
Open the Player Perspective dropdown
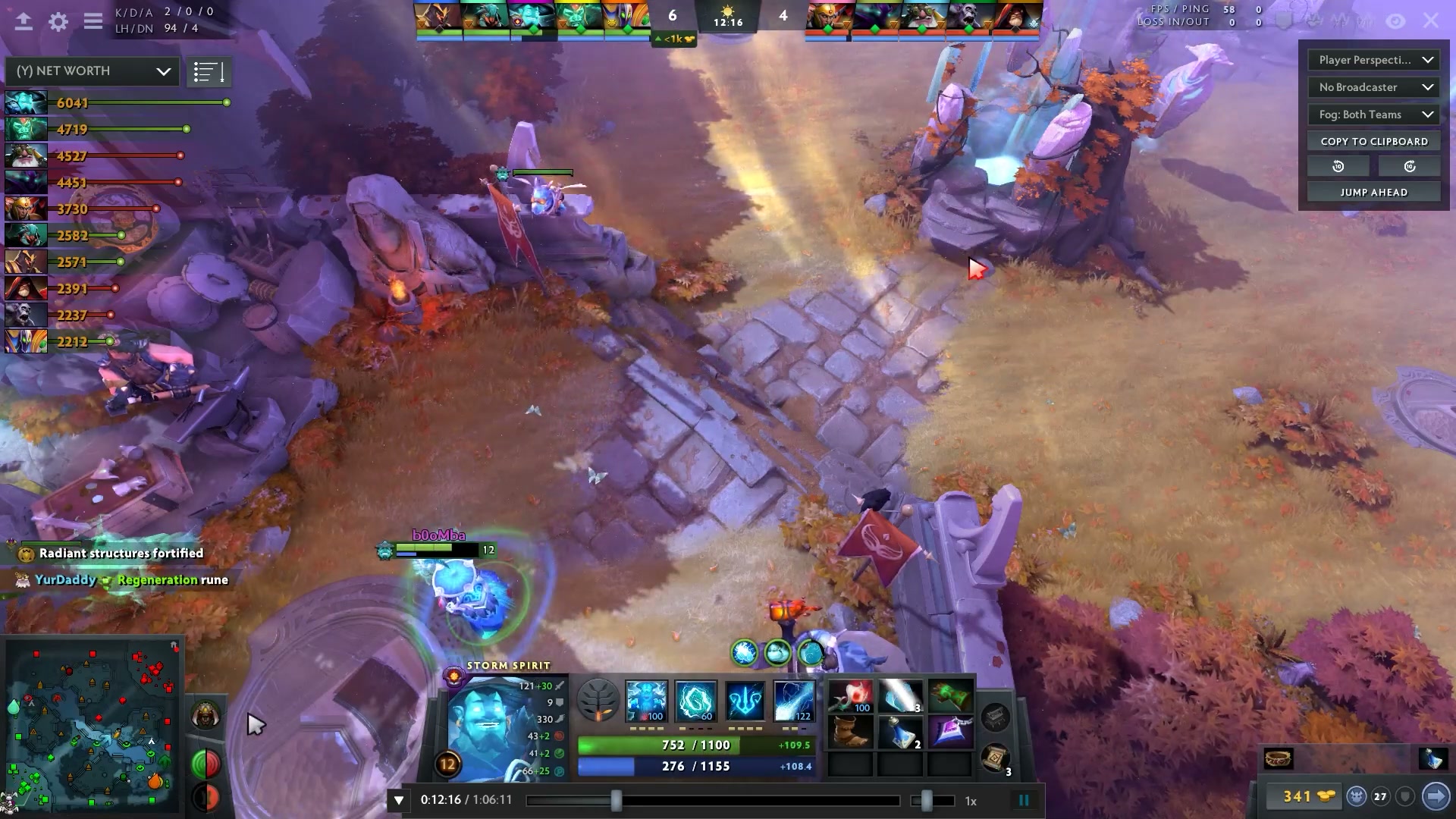(1373, 60)
